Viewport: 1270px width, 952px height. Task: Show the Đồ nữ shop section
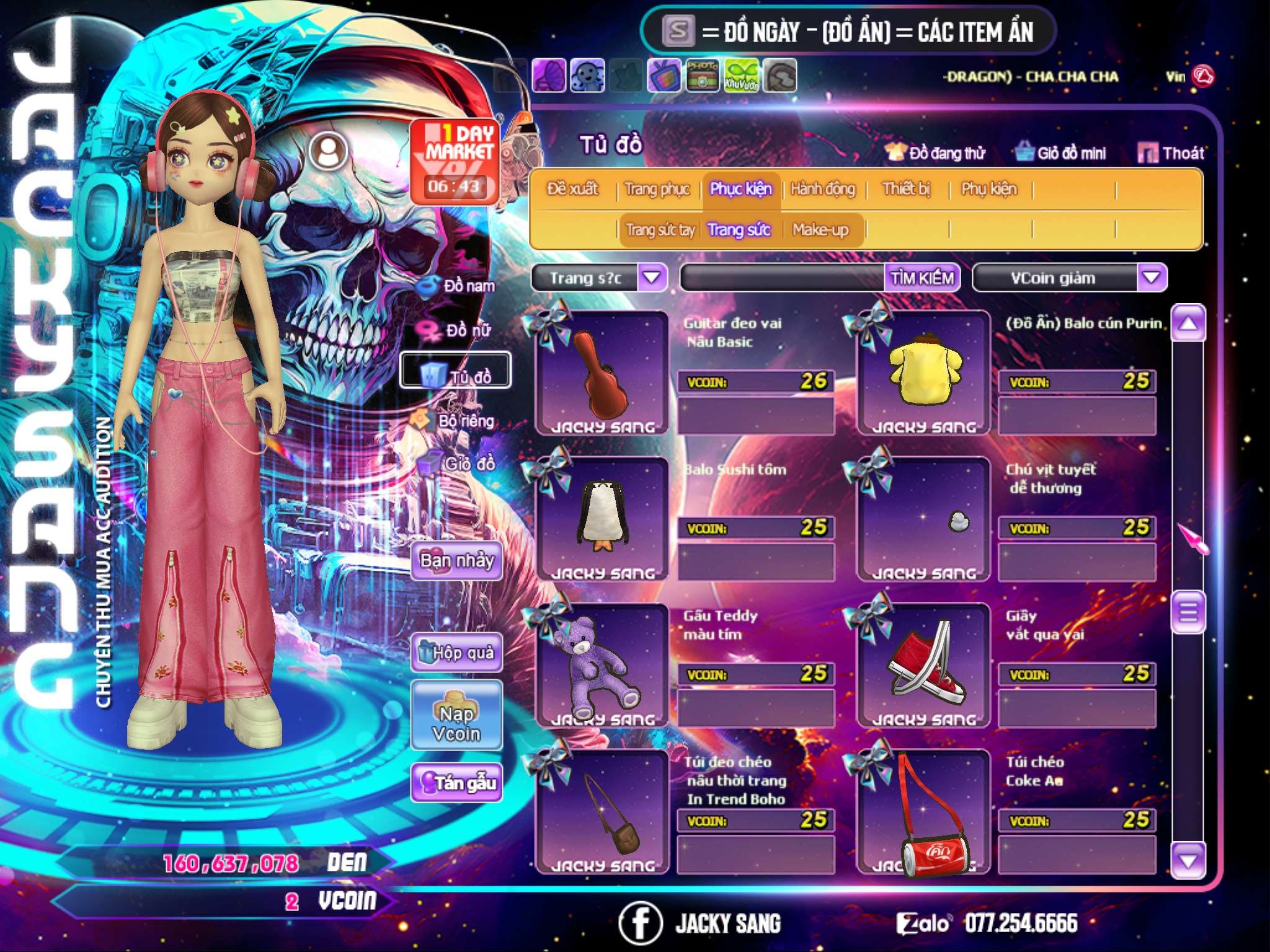coord(460,330)
